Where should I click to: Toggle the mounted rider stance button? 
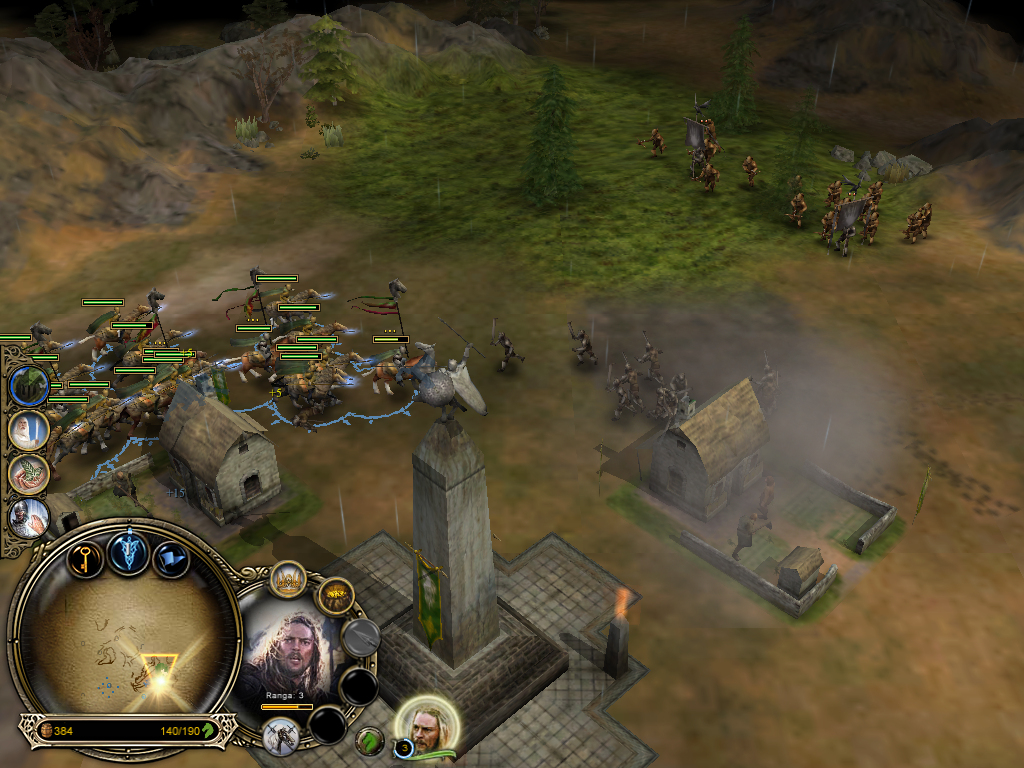[x=281, y=736]
